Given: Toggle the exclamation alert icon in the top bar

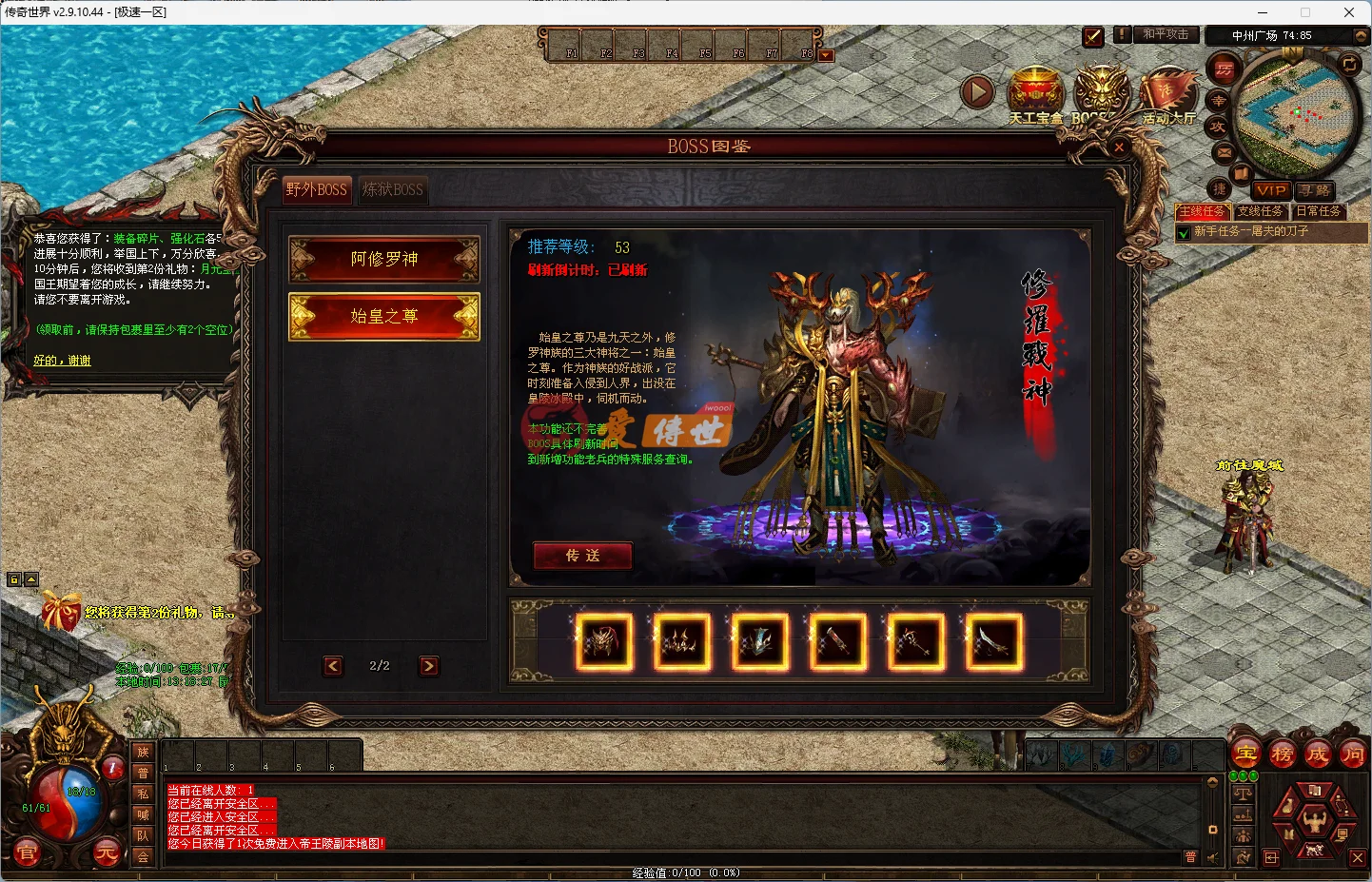Looking at the screenshot, I should click(1122, 36).
